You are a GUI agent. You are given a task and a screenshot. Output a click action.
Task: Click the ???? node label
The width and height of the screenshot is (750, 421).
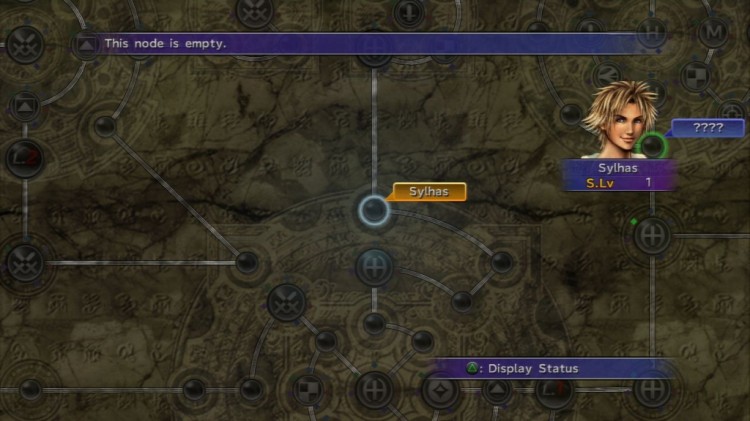[708, 128]
